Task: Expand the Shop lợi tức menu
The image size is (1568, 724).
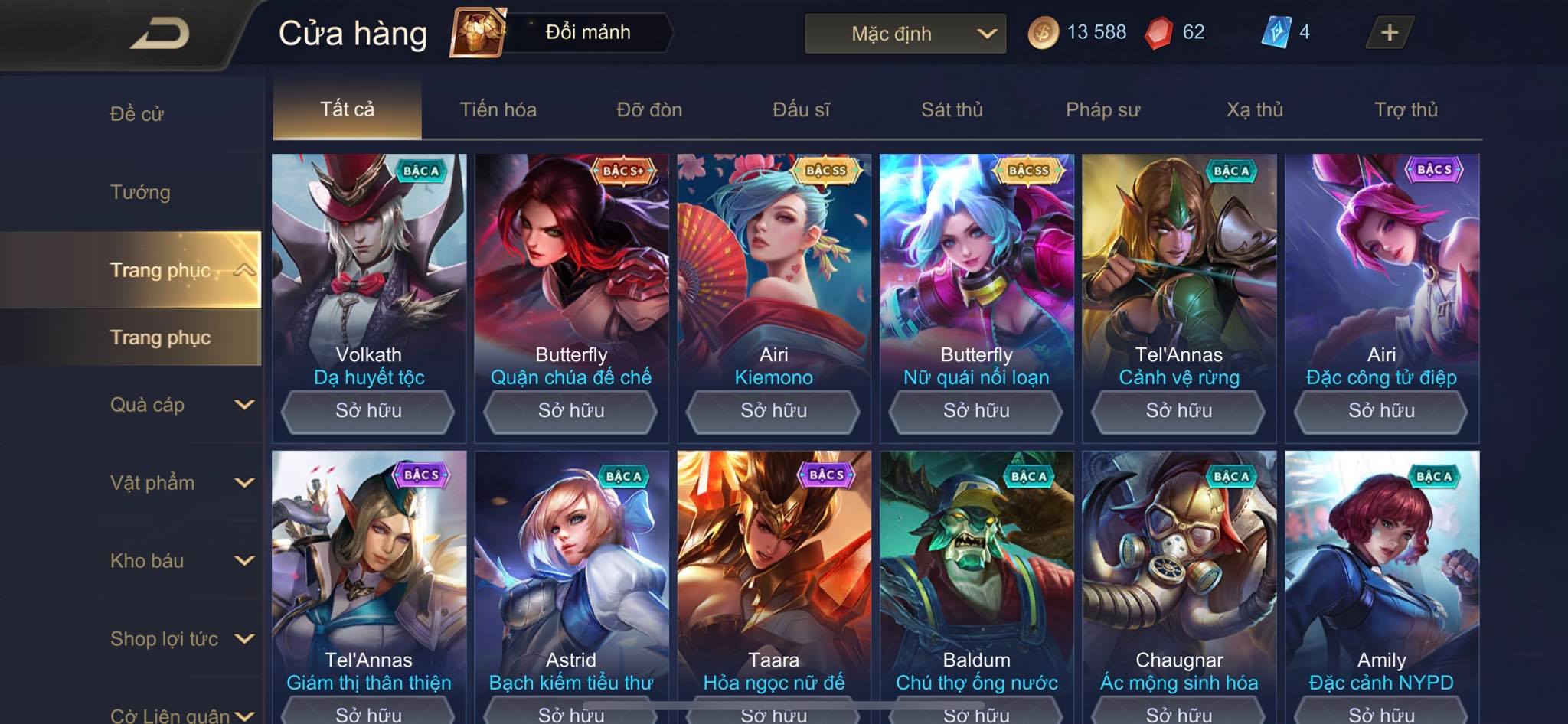Action: 180,639
